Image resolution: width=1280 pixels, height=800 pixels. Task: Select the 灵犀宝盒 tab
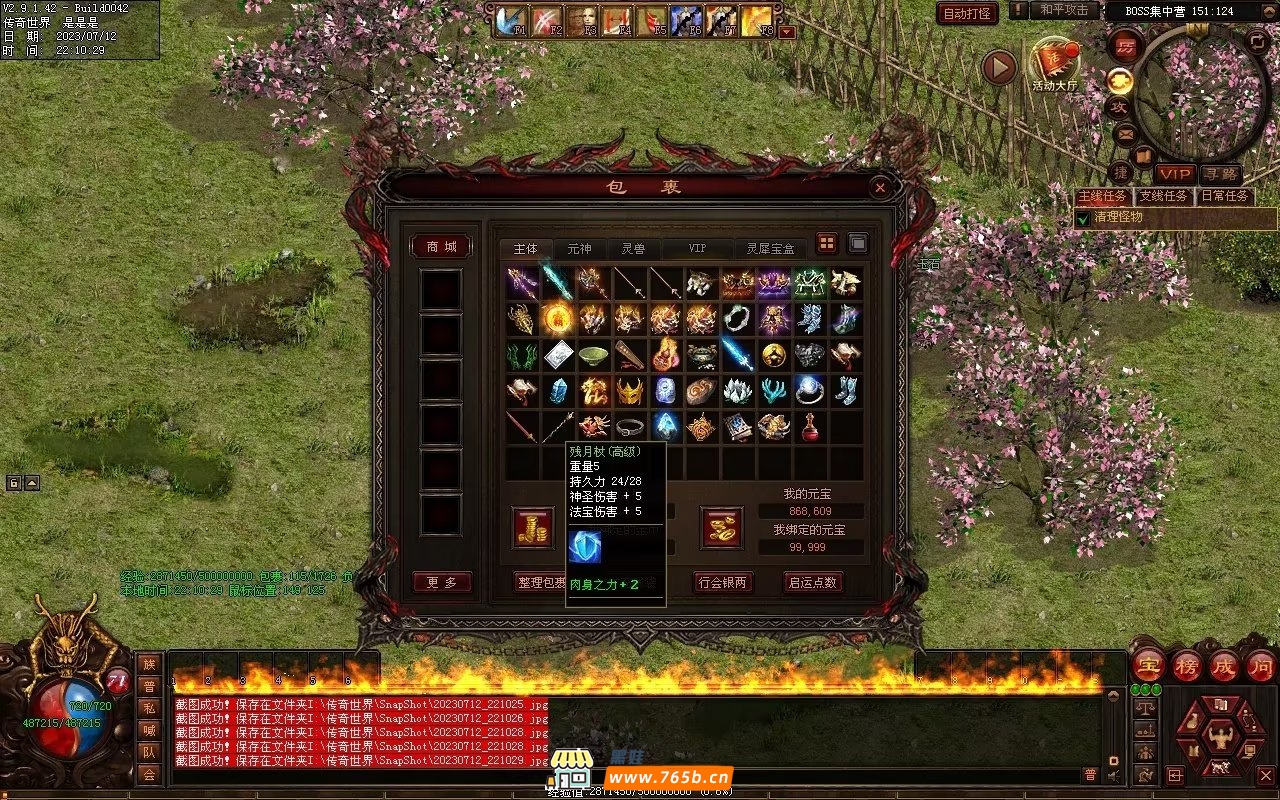click(773, 249)
